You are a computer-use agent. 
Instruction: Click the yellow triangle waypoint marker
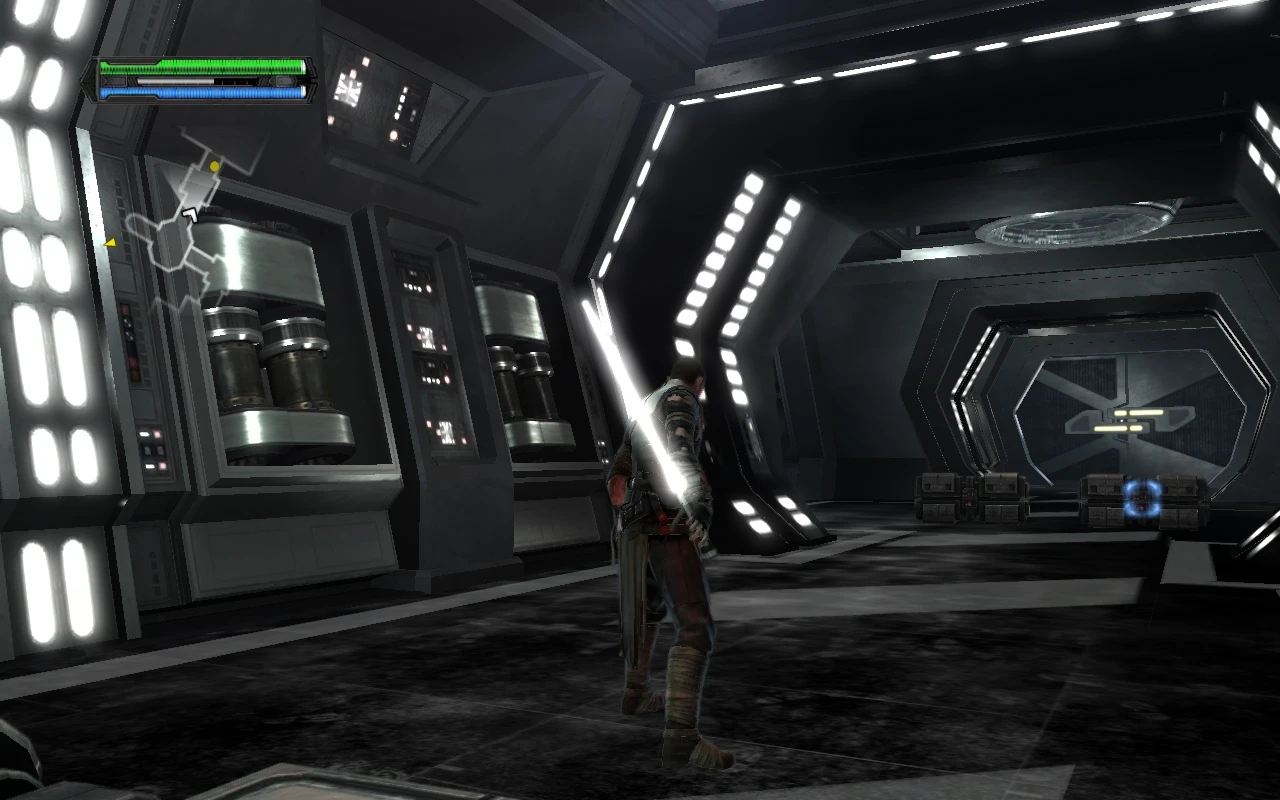pos(110,241)
